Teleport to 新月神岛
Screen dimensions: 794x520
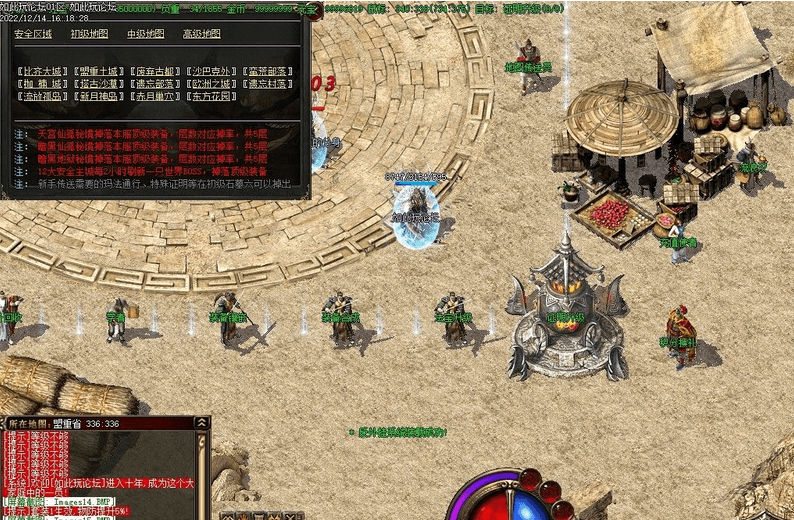101,97
